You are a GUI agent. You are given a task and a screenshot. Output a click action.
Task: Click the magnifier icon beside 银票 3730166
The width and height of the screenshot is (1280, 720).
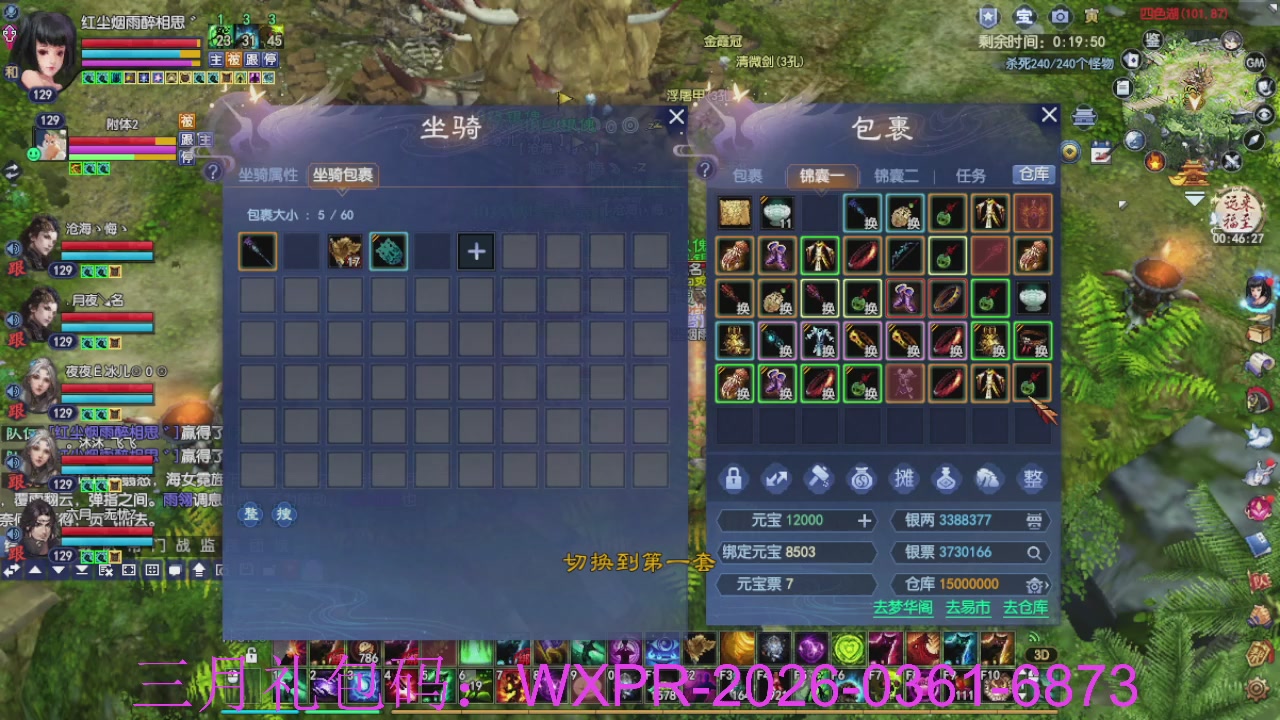(1034, 552)
